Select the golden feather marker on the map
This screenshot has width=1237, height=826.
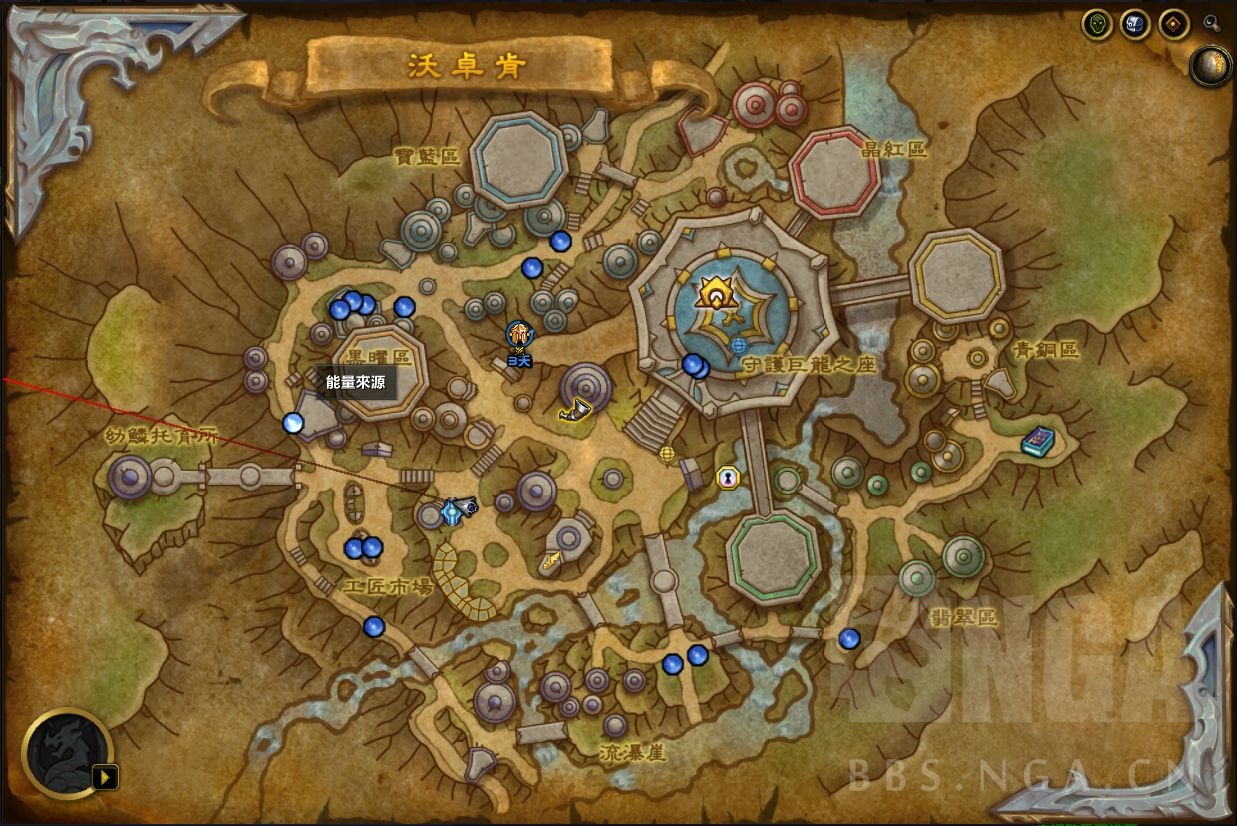pyautogui.click(x=551, y=564)
